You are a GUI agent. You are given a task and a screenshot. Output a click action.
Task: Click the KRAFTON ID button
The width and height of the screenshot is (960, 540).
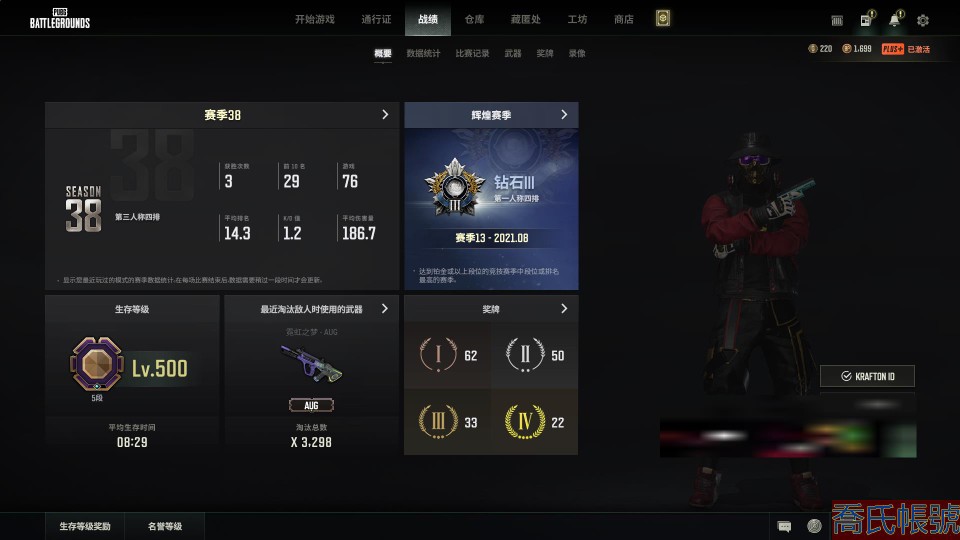tap(867, 376)
